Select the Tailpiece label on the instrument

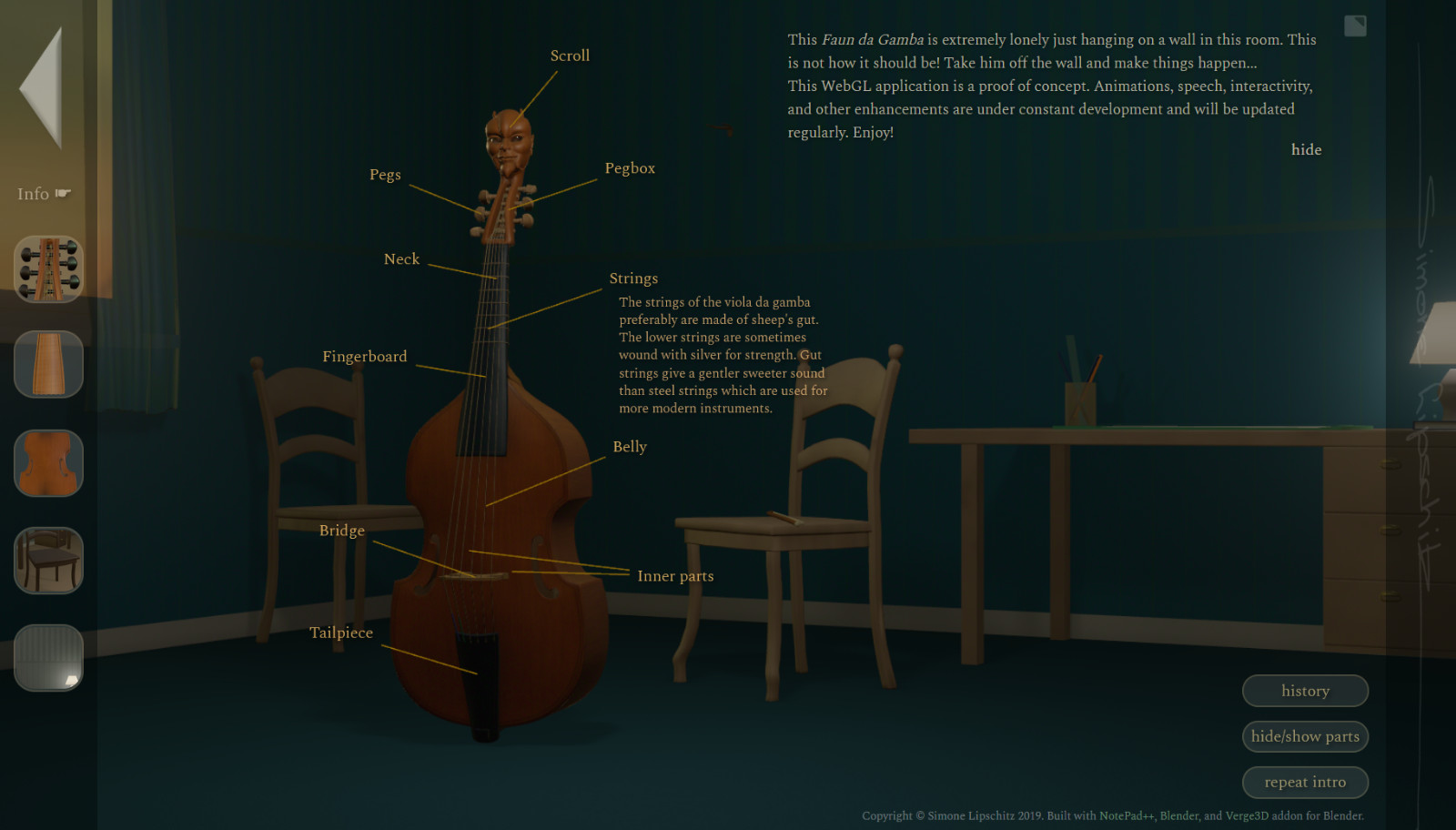coord(341,633)
